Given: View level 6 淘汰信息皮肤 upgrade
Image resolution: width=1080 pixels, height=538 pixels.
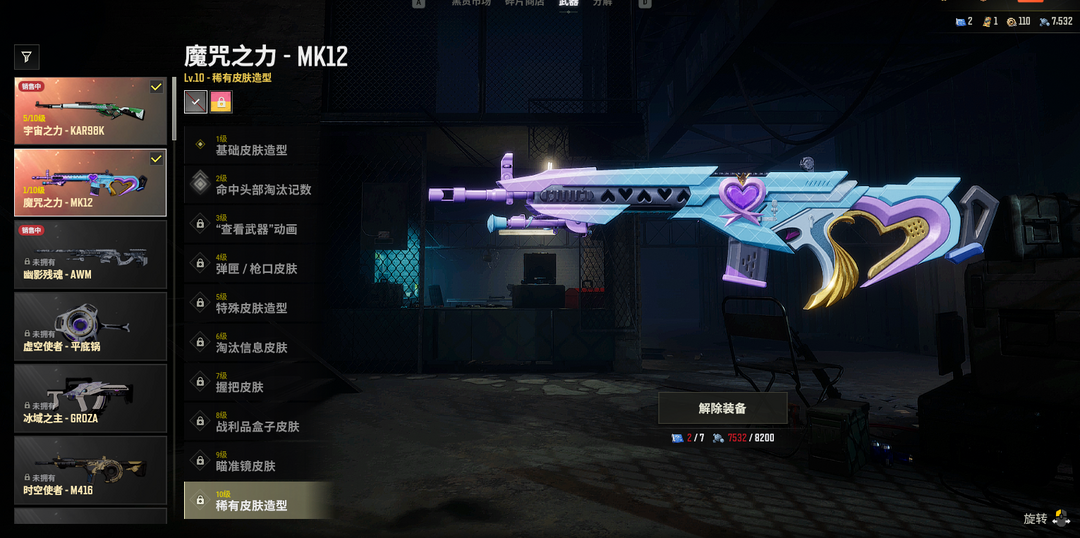Looking at the screenshot, I should 257,343.
